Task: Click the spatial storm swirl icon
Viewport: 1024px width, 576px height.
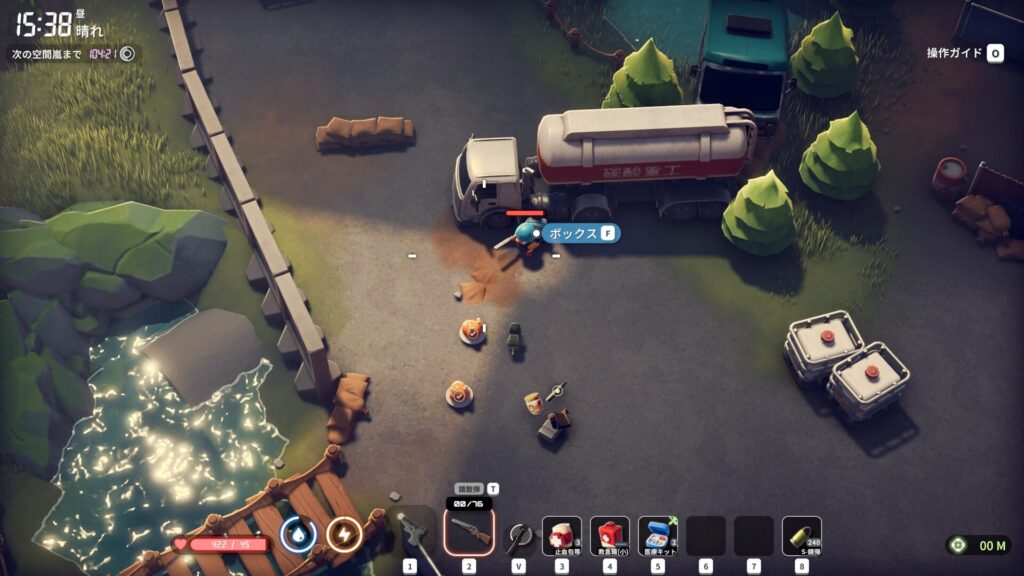Action: click(x=128, y=54)
